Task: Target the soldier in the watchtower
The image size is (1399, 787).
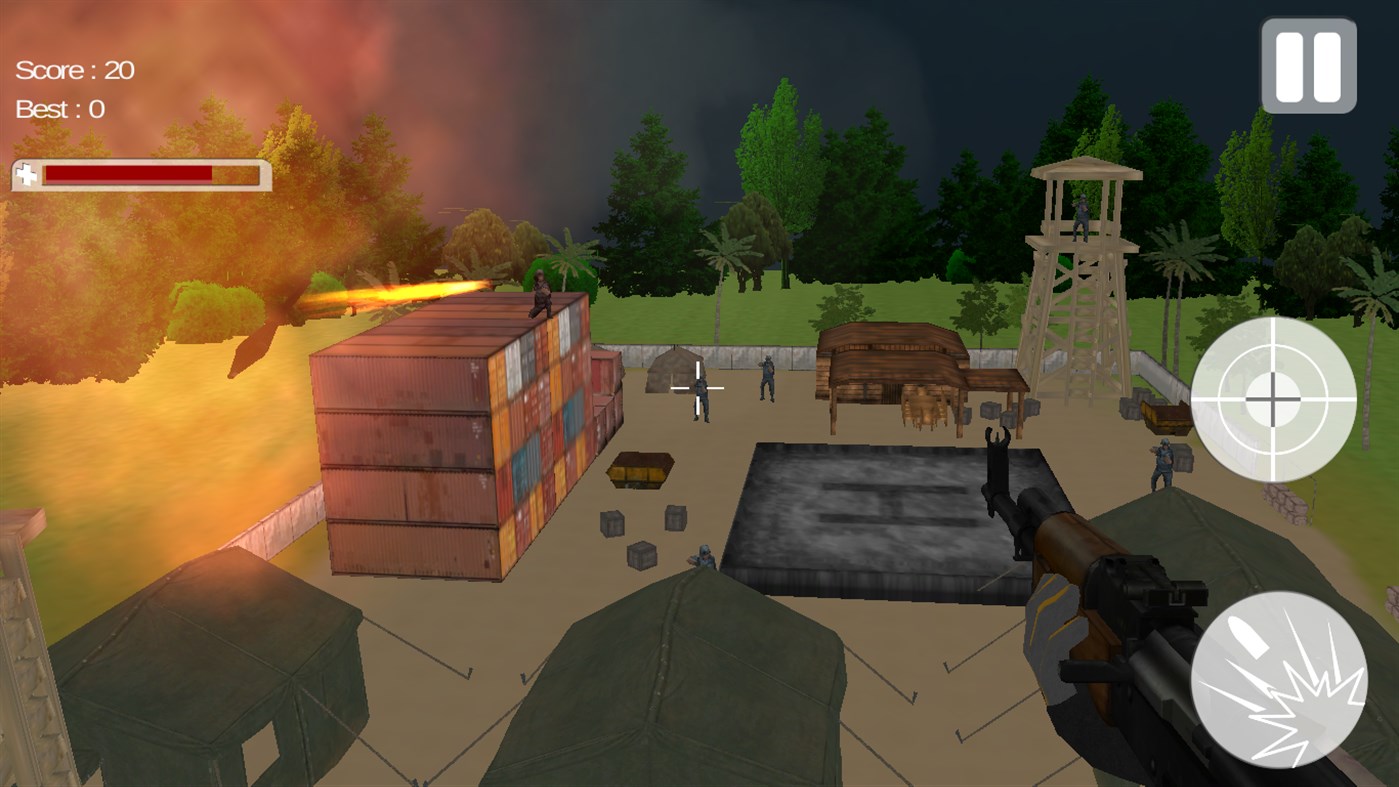Action: [x=1080, y=219]
